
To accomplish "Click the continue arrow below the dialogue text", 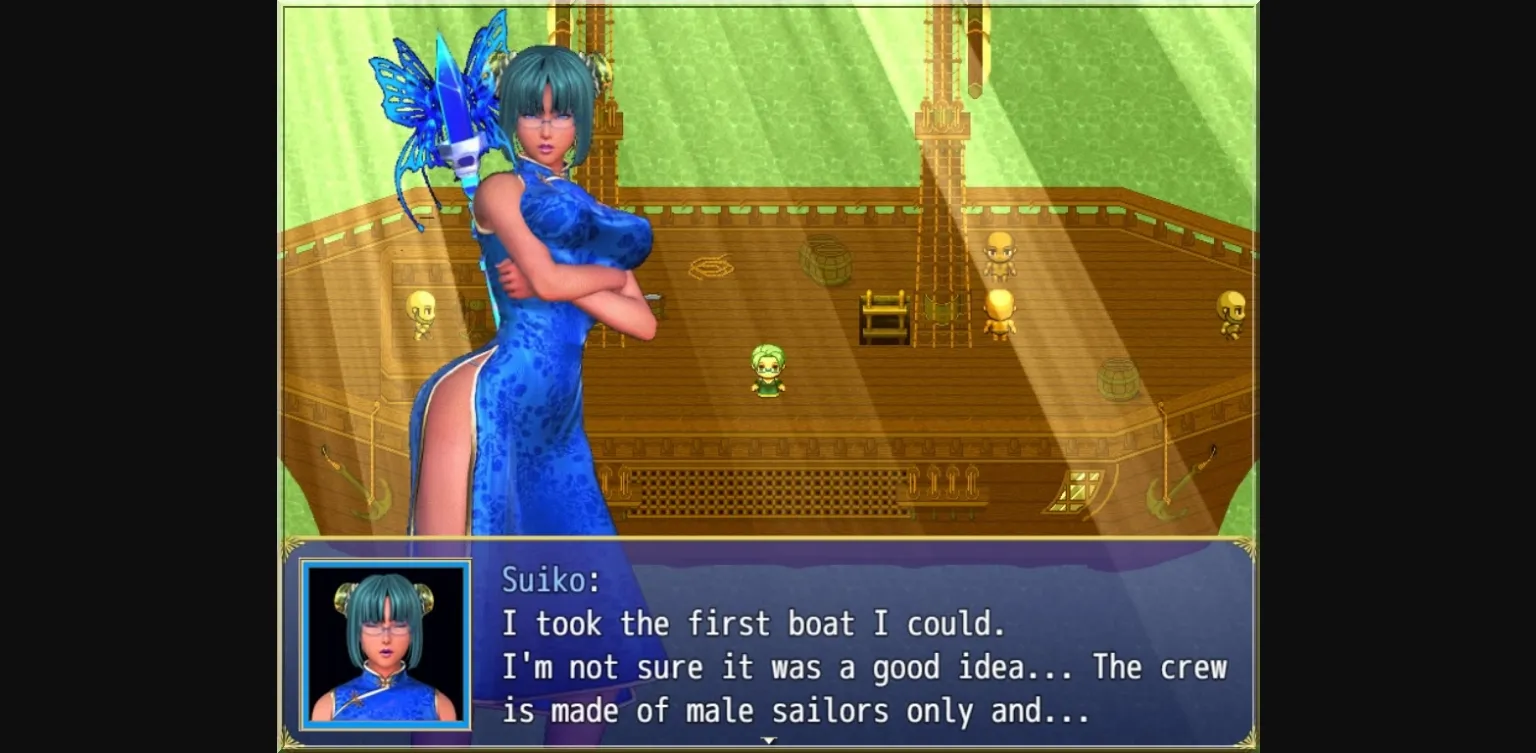I will tap(768, 742).
